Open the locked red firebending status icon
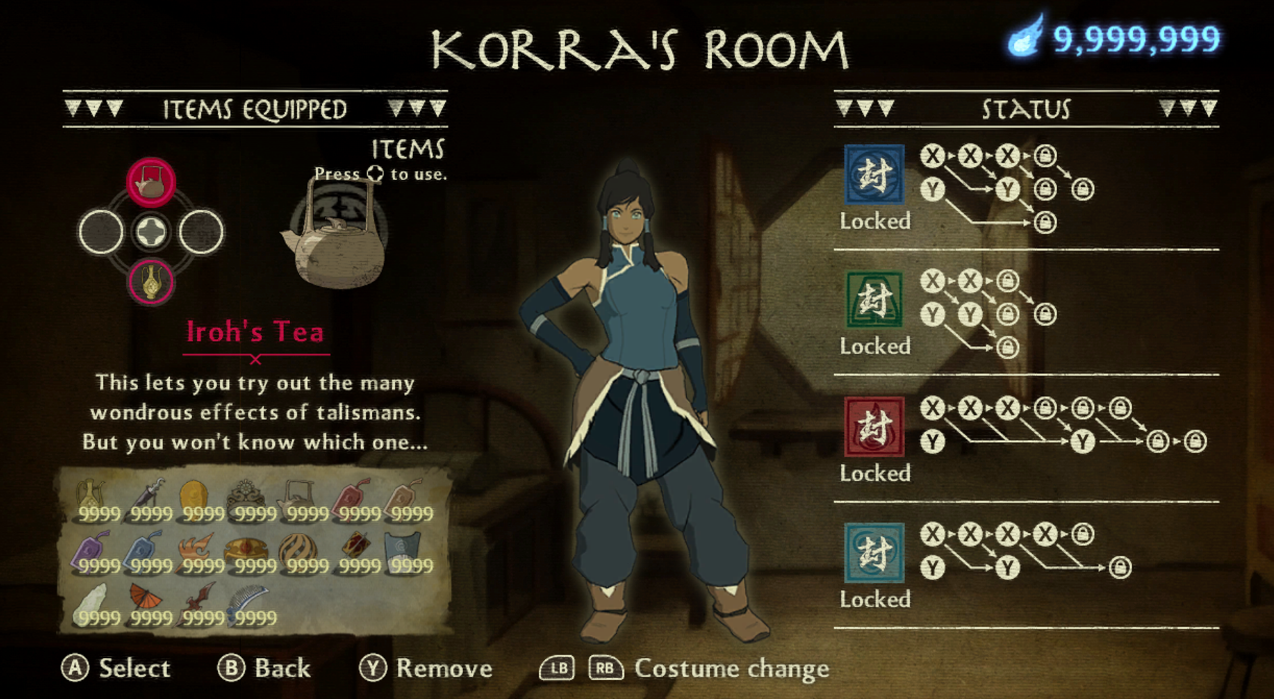Screen dimensions: 1274x699 pyautogui.click(x=874, y=427)
